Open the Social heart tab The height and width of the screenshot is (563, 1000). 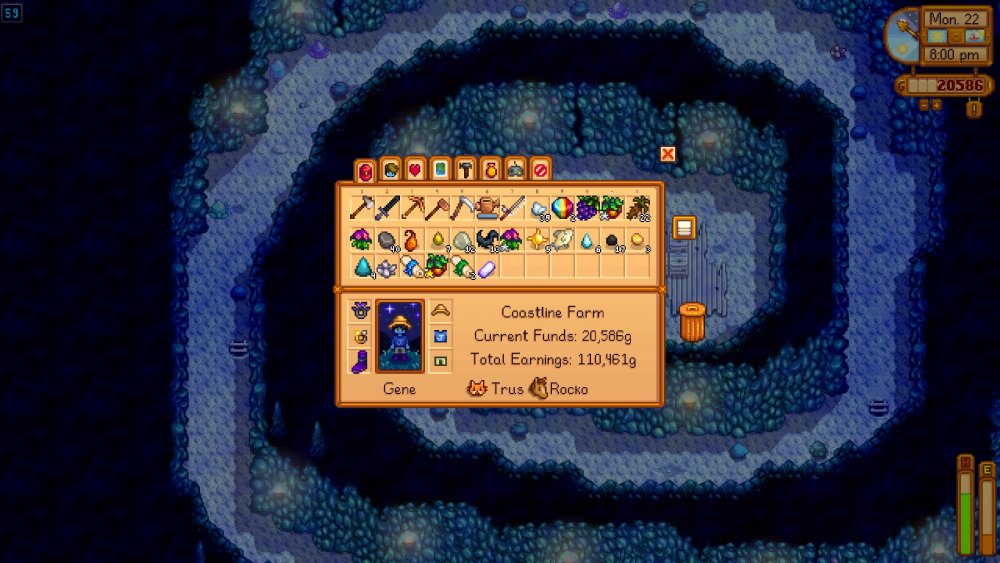tap(415, 170)
